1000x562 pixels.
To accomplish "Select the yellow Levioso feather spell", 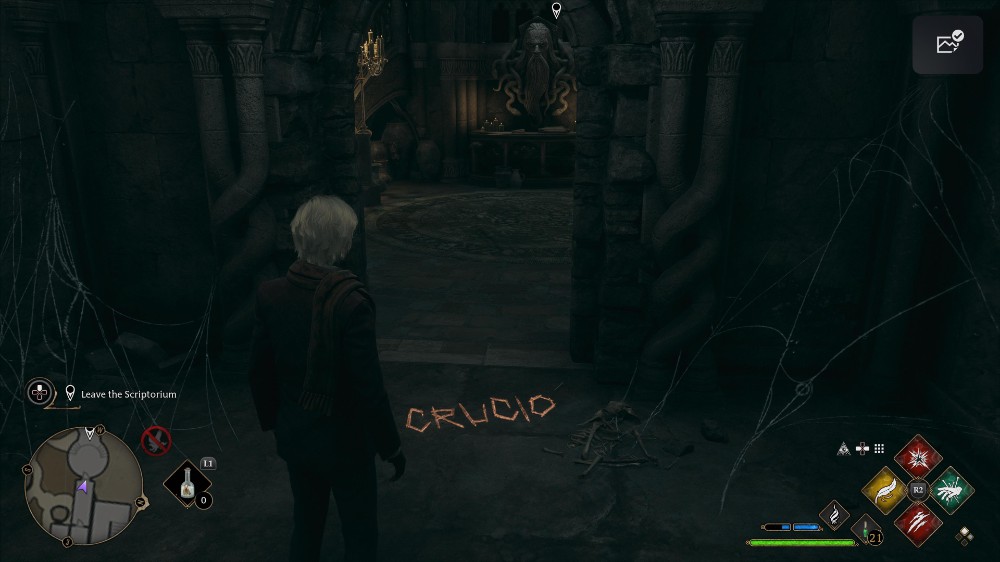I will tap(885, 489).
